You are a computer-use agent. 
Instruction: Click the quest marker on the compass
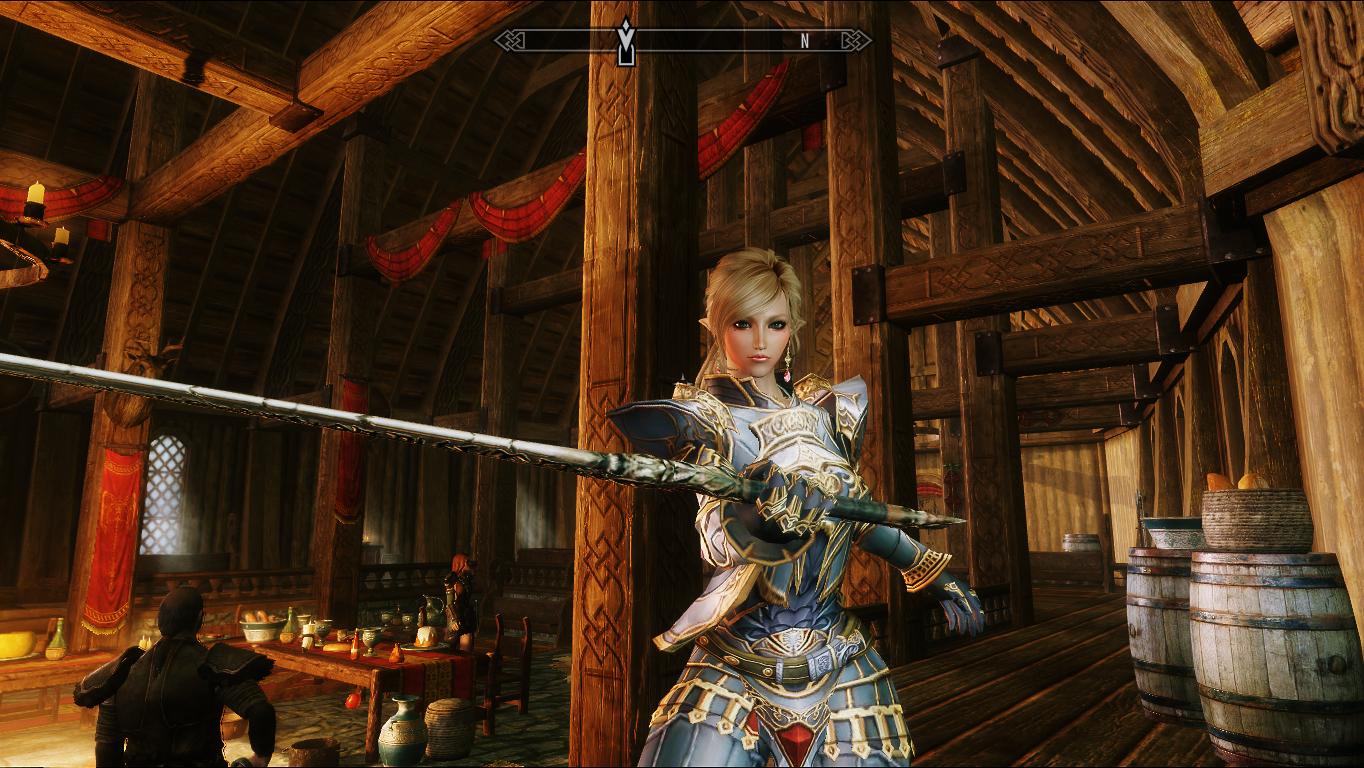pyautogui.click(x=626, y=41)
